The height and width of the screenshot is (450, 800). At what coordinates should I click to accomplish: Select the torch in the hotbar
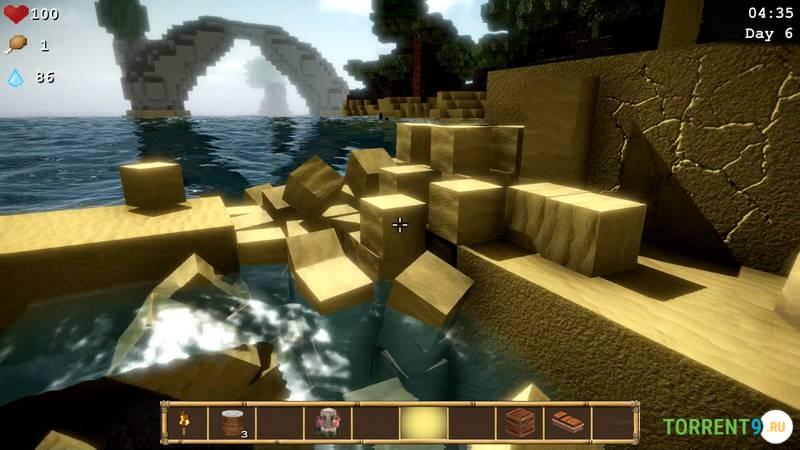186,423
